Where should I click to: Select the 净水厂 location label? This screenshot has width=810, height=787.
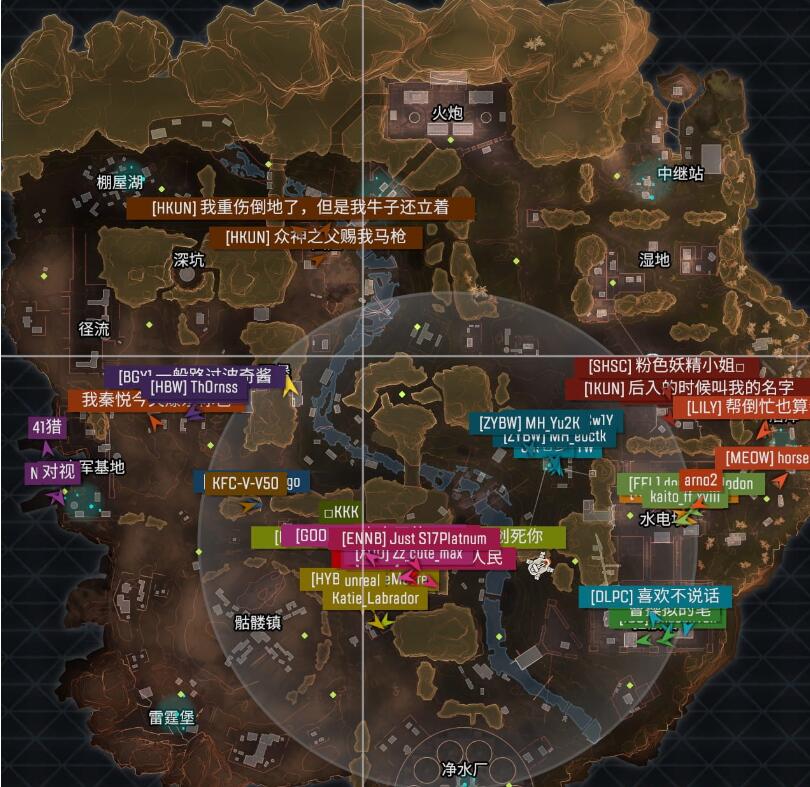click(464, 769)
